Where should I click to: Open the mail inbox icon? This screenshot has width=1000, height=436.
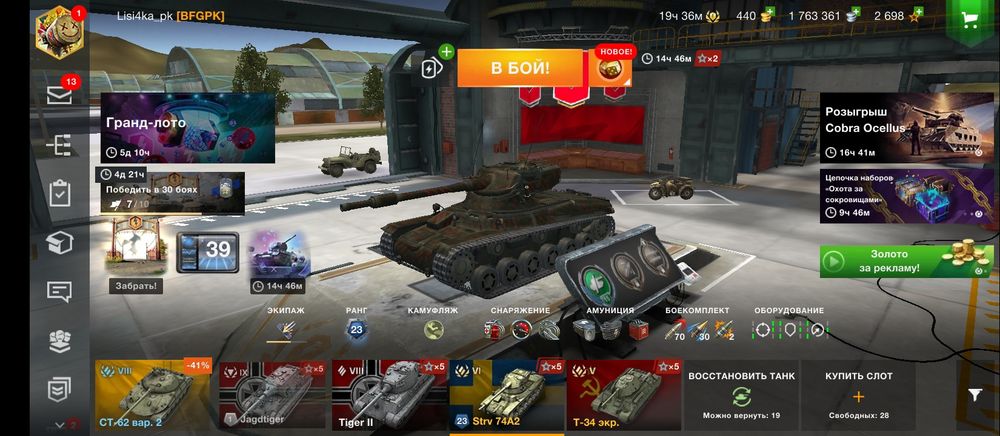tap(60, 94)
